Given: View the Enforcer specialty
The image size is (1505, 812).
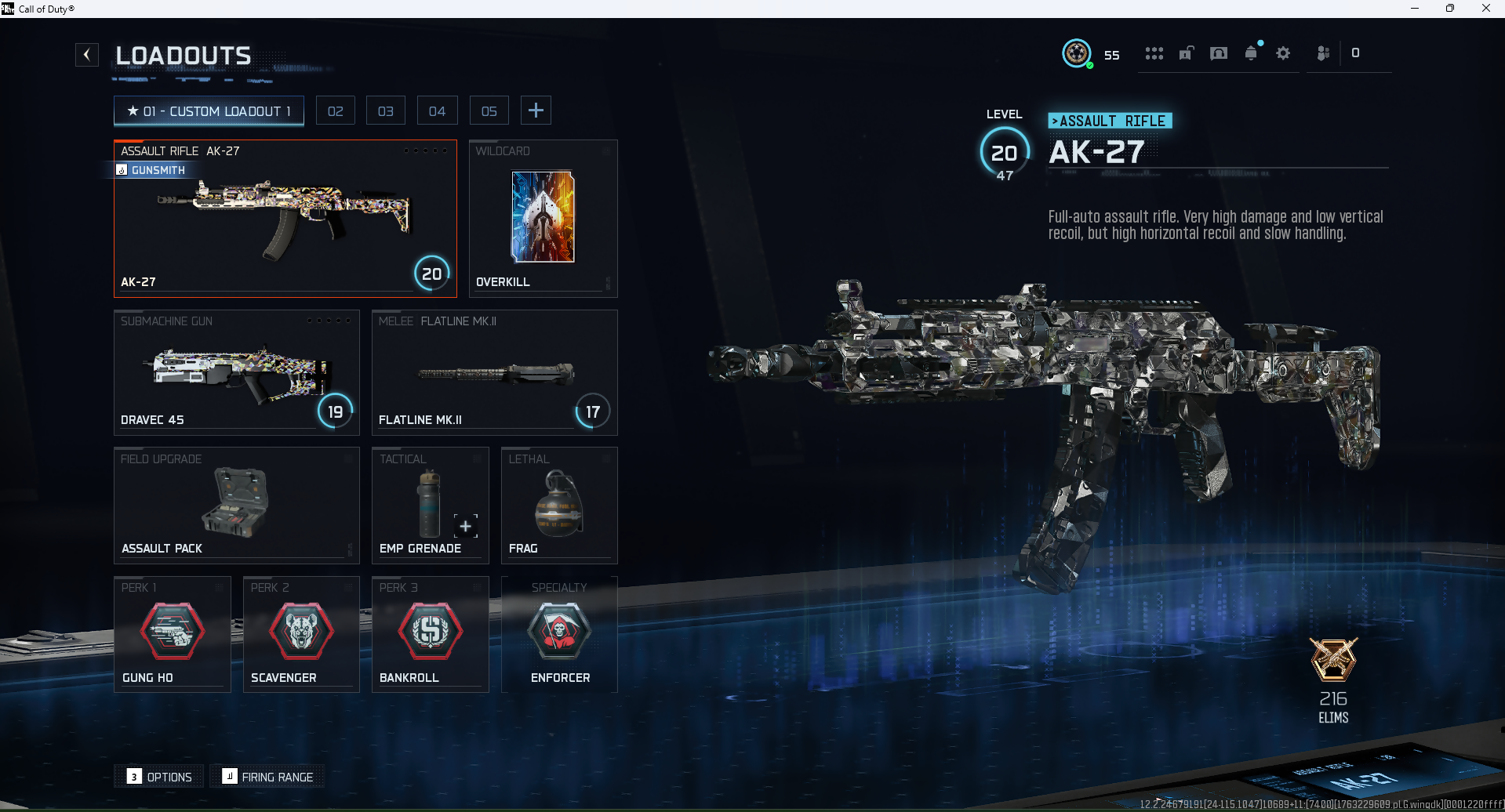Looking at the screenshot, I should [x=559, y=634].
